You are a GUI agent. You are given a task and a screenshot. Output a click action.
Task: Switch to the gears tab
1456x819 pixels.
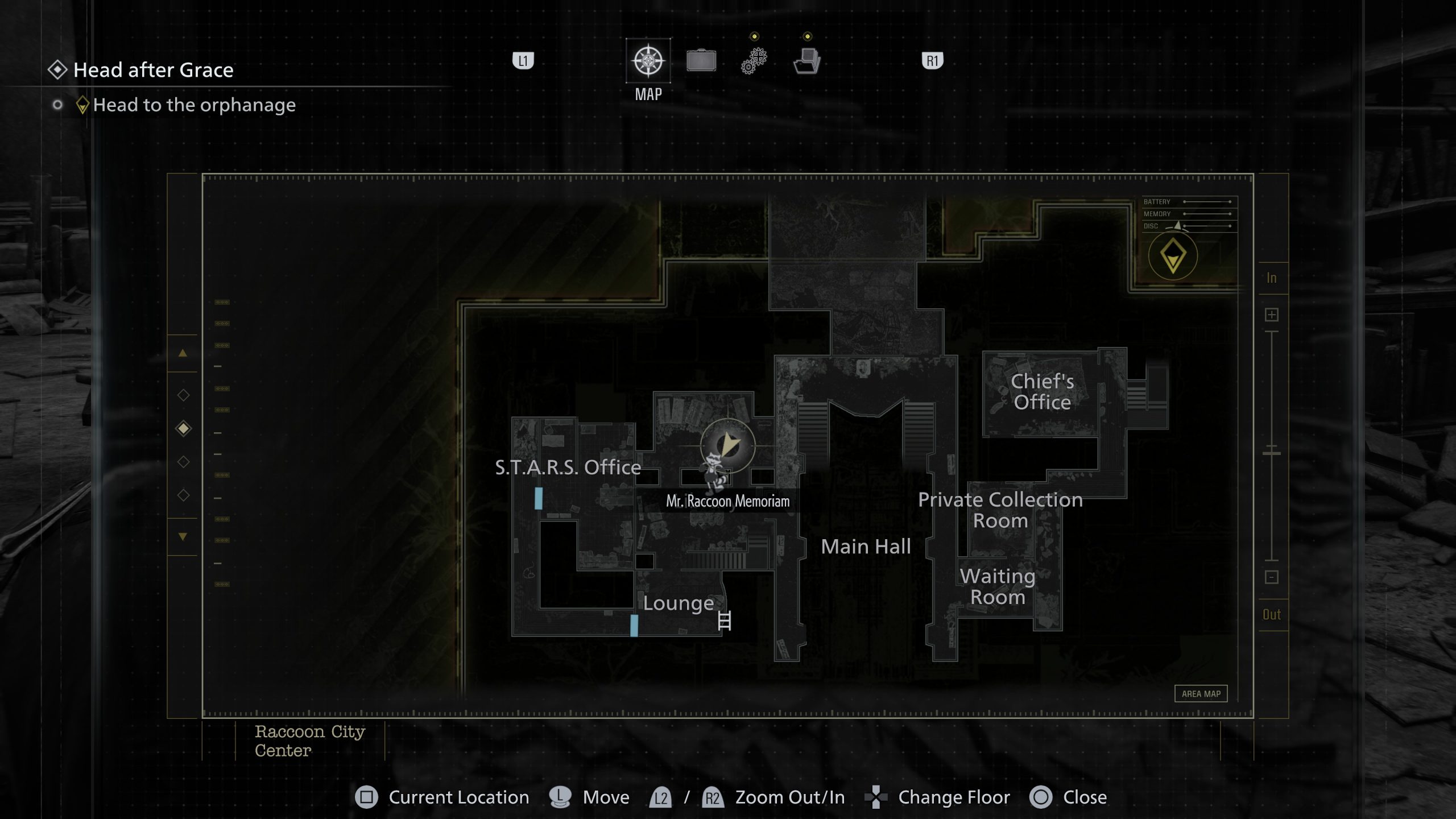coord(754,61)
